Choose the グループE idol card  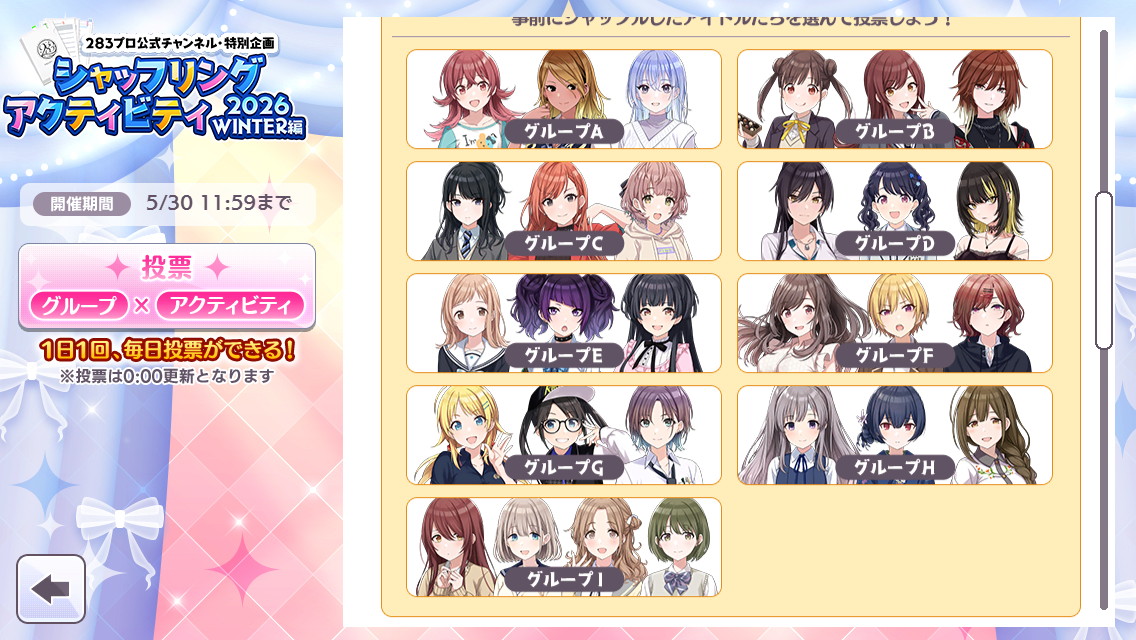click(563, 323)
